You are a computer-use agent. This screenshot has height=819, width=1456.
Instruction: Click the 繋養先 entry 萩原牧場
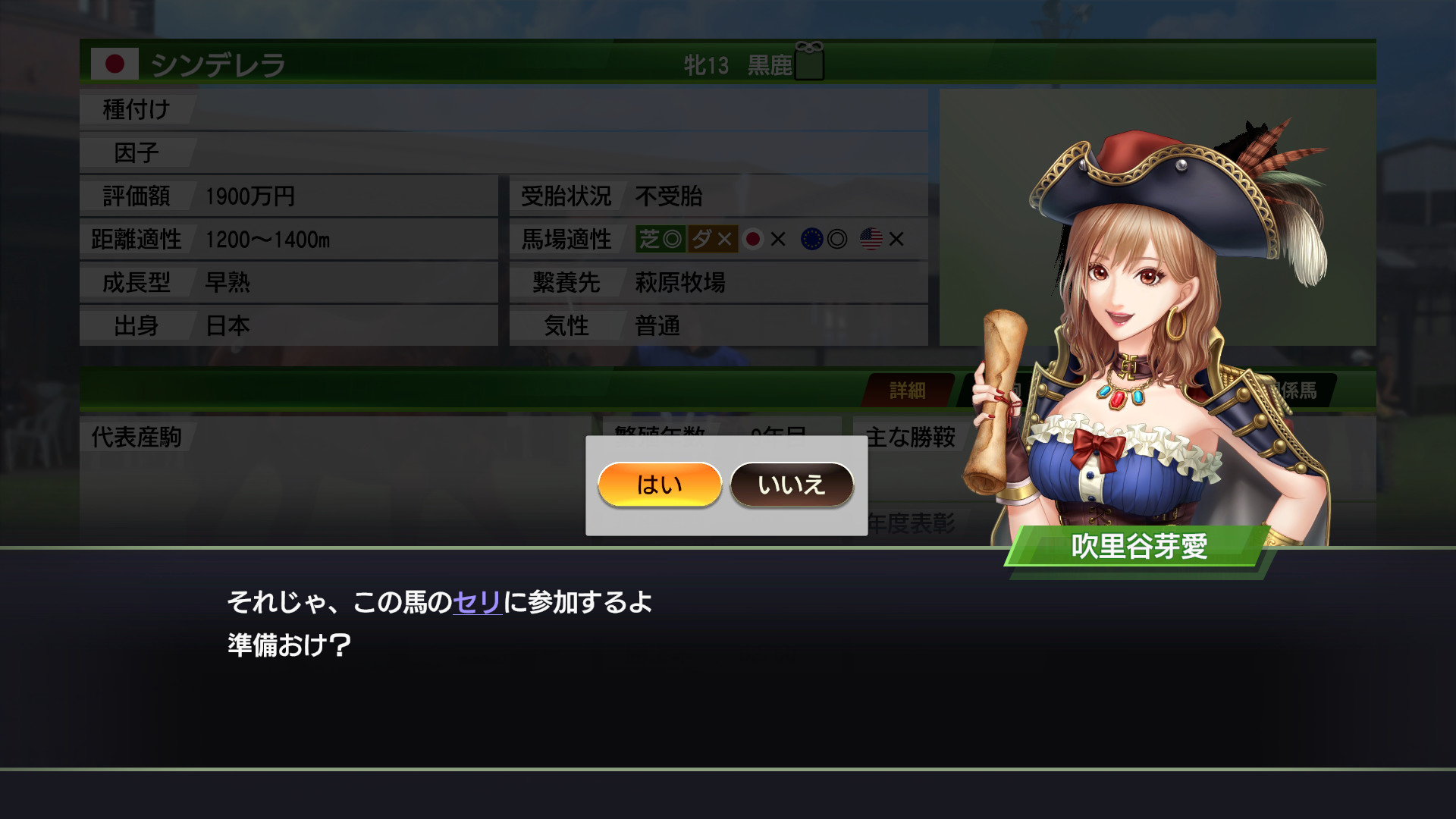679,283
